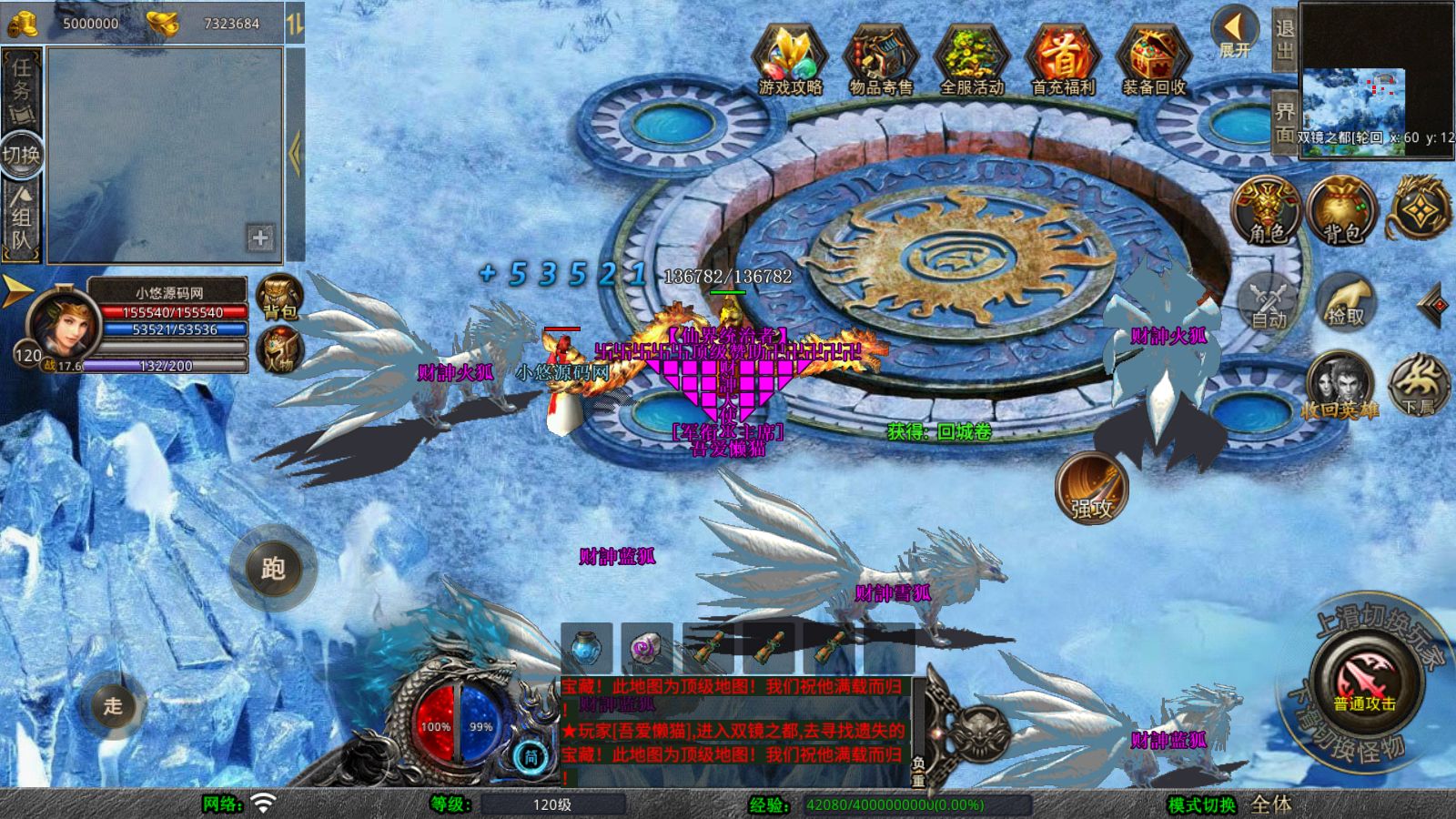Show the 全服活动 server events

pos(971,59)
